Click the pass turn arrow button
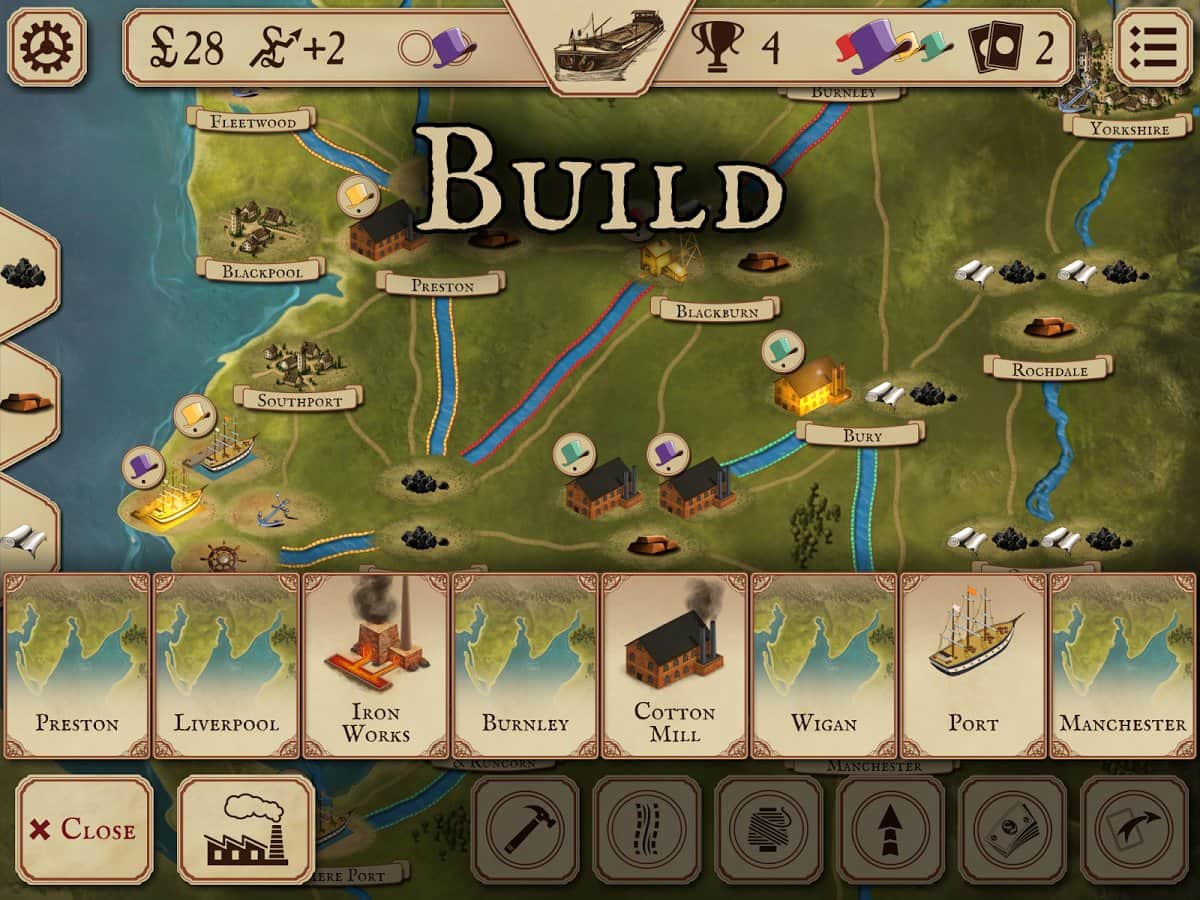1200x900 pixels. [x=1135, y=829]
